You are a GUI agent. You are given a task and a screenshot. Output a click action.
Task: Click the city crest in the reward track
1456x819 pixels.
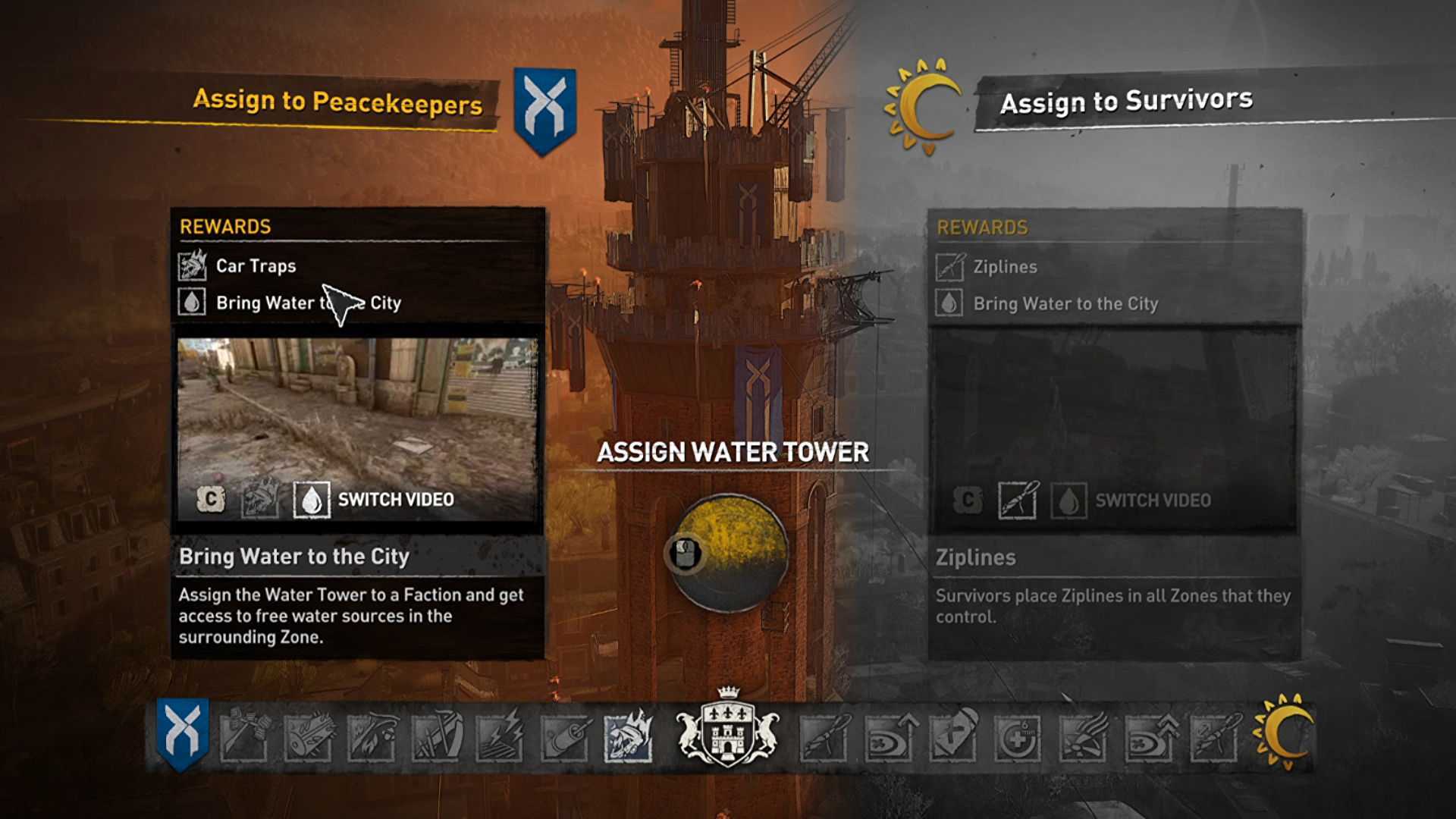click(727, 730)
